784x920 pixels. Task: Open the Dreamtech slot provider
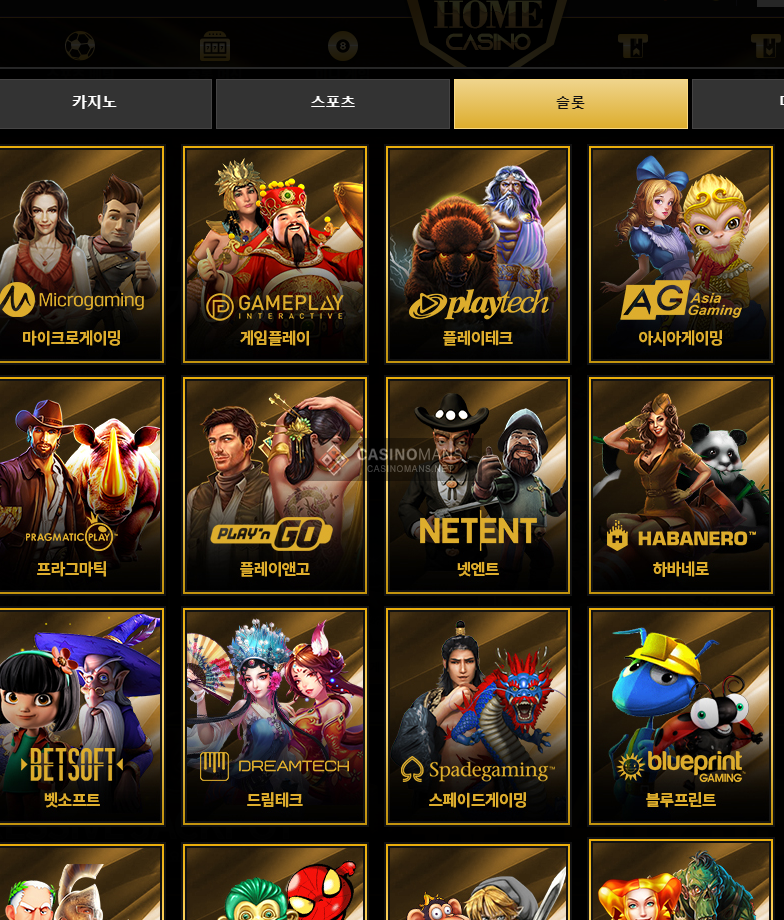[275, 715]
